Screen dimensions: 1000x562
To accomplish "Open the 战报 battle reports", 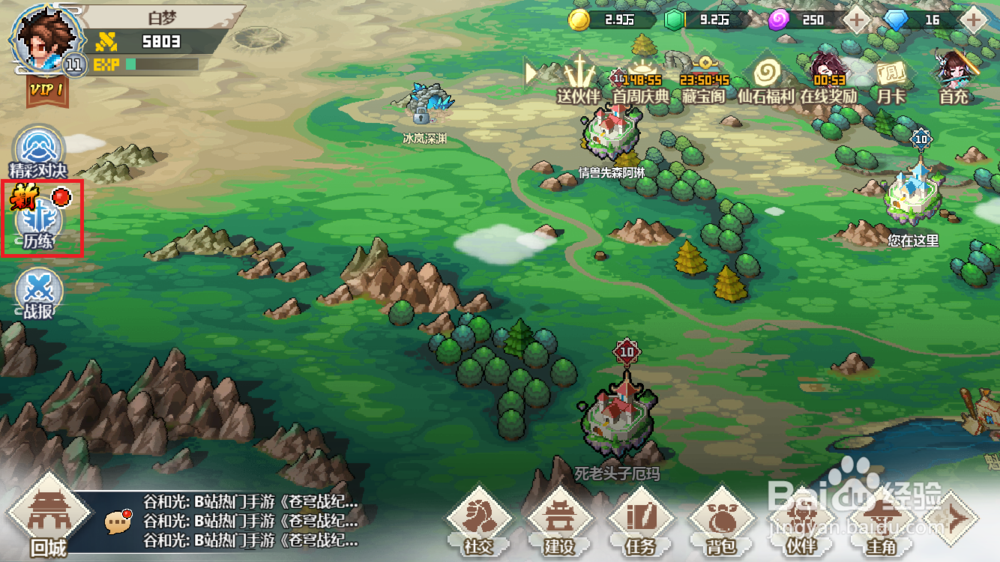I will click(x=40, y=292).
